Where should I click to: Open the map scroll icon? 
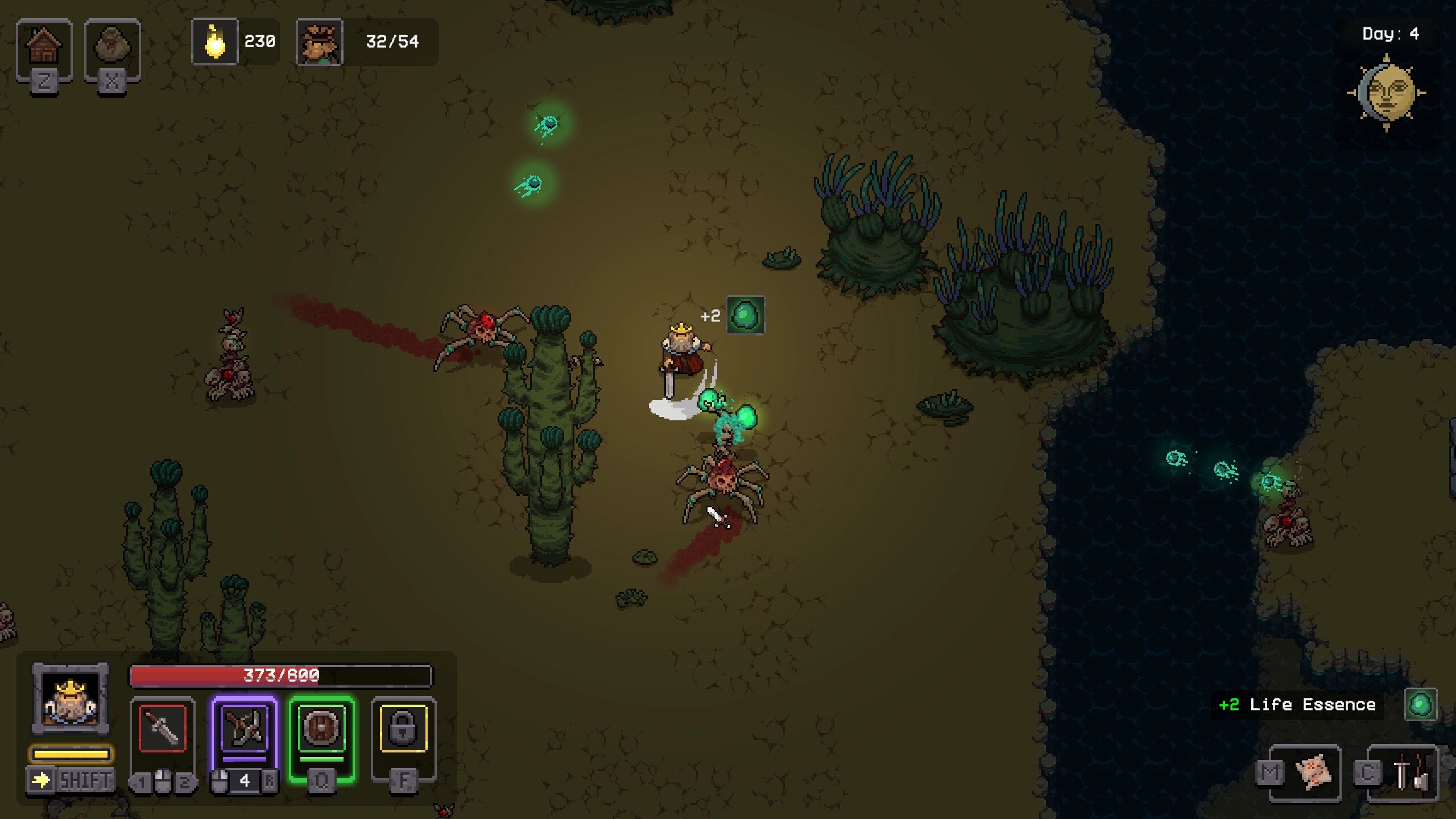(x=1313, y=772)
